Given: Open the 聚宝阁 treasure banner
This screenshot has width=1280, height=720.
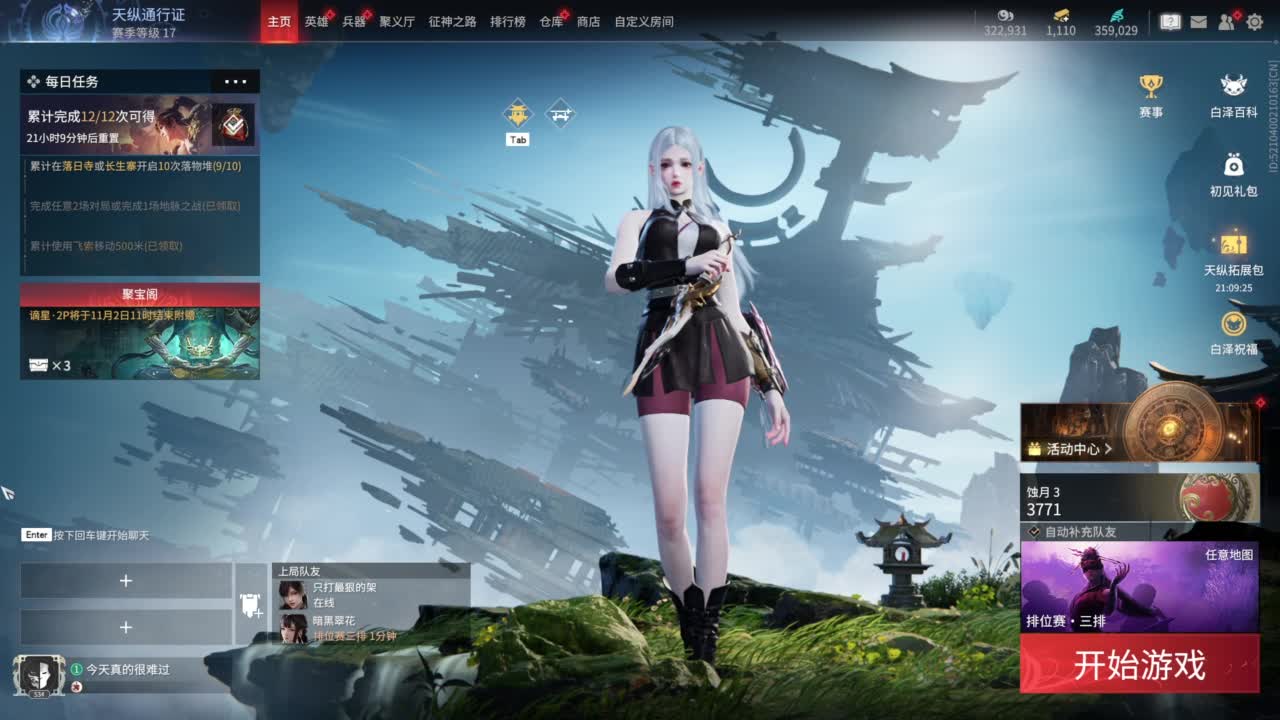Looking at the screenshot, I should click(137, 294).
